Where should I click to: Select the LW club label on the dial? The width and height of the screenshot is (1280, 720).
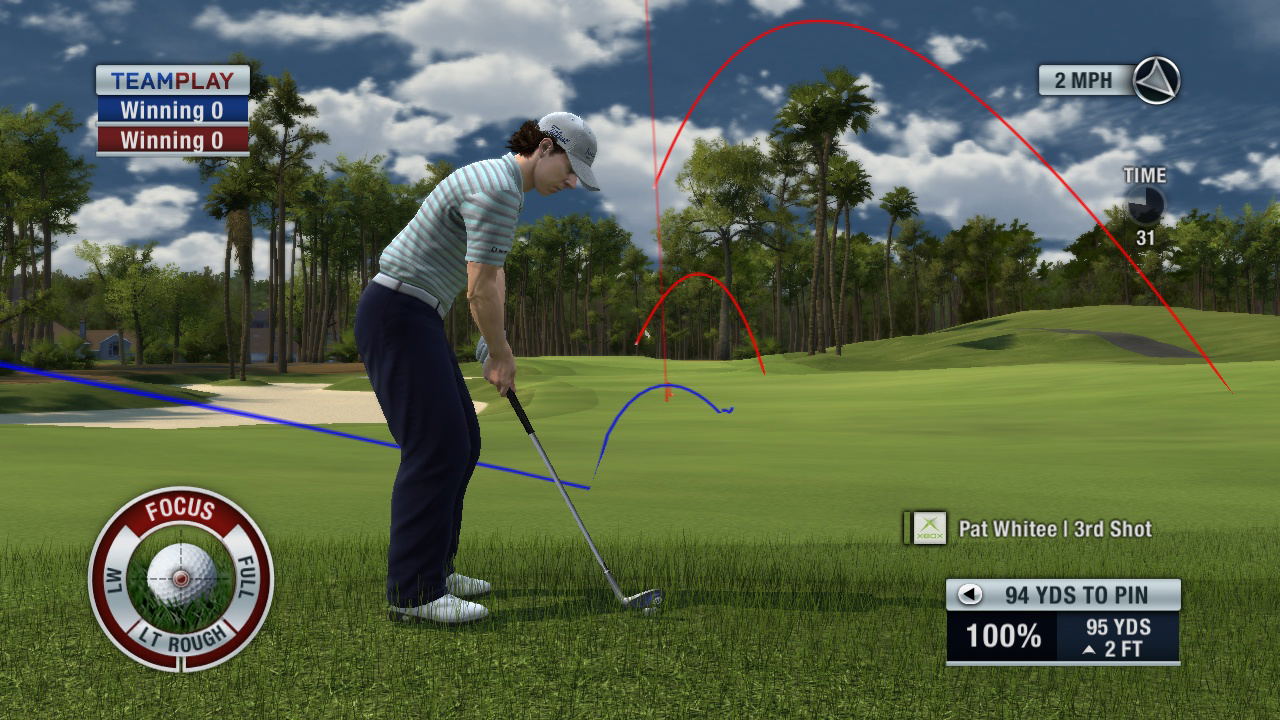coord(114,582)
